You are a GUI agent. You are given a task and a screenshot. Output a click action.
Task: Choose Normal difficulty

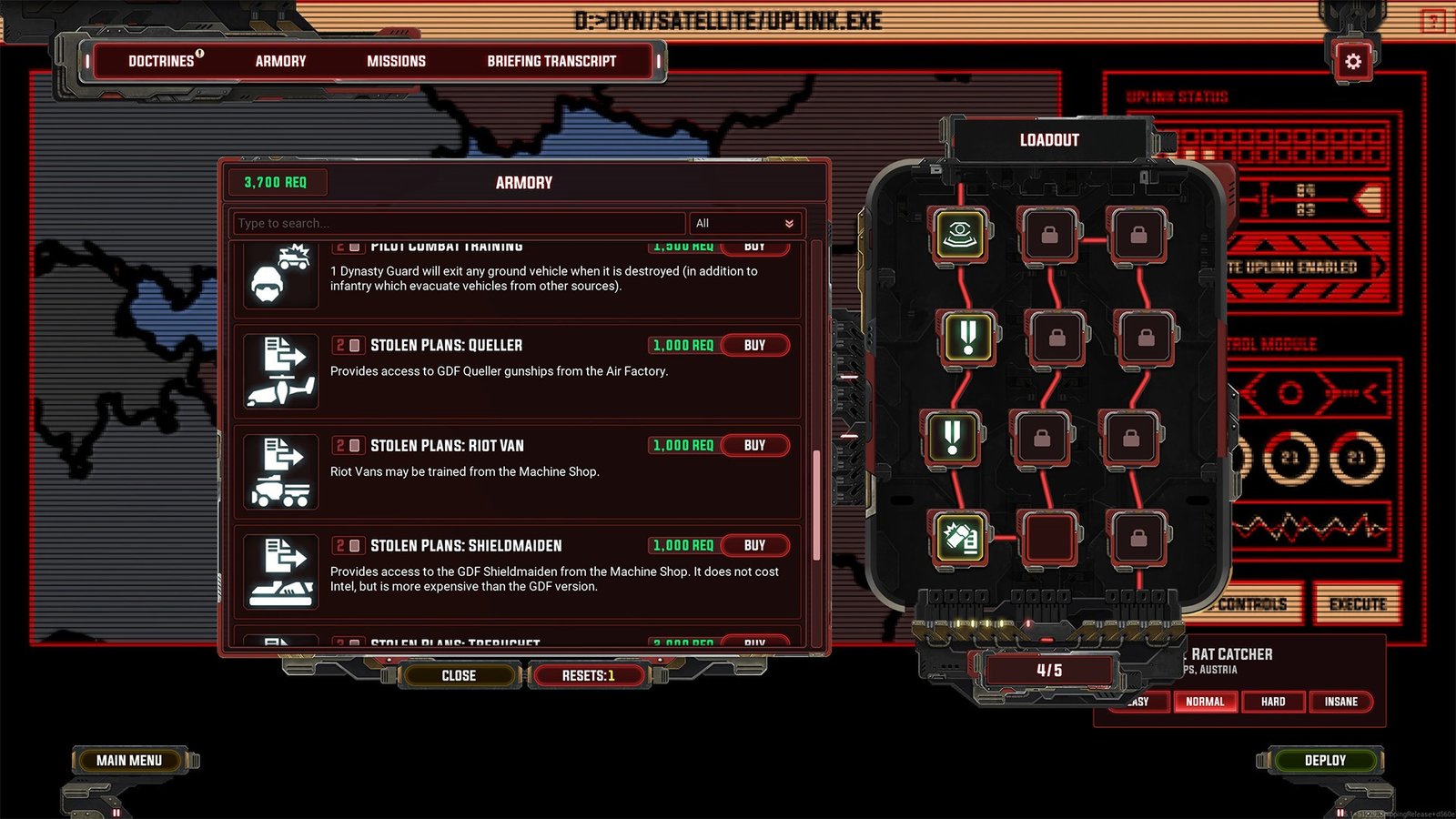(1205, 702)
